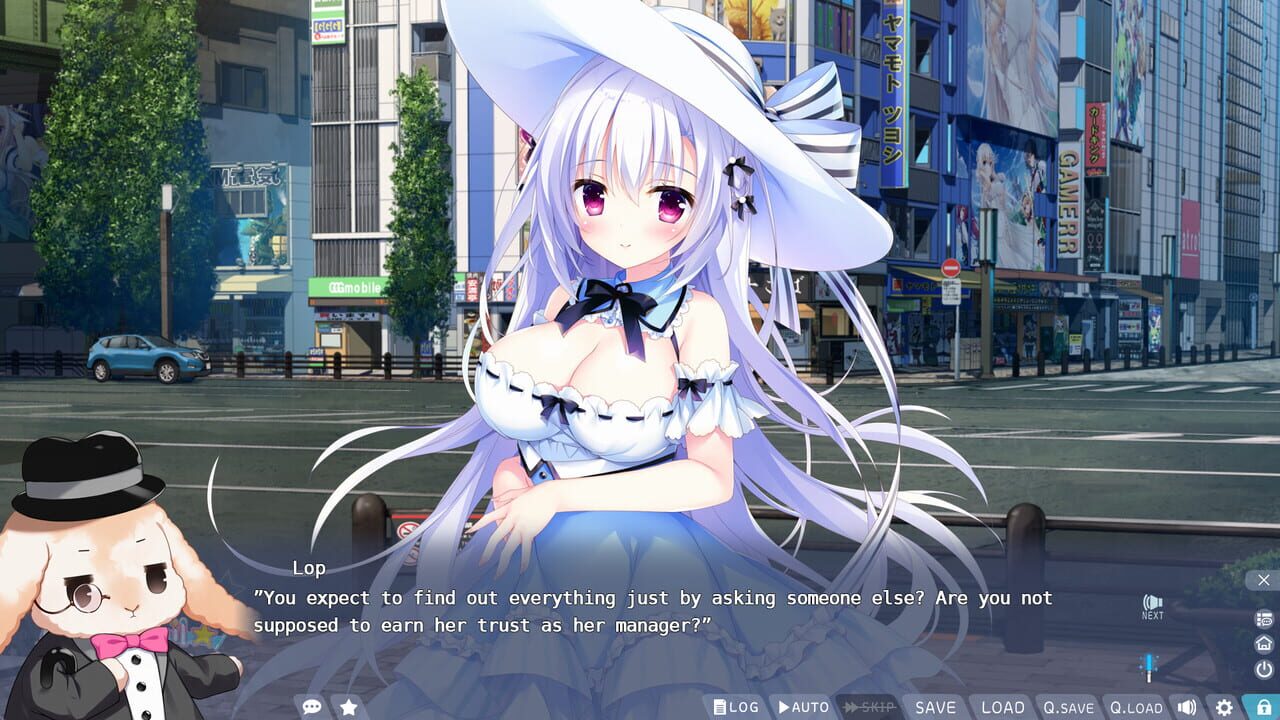Return to title via the home icon

(x=1262, y=645)
